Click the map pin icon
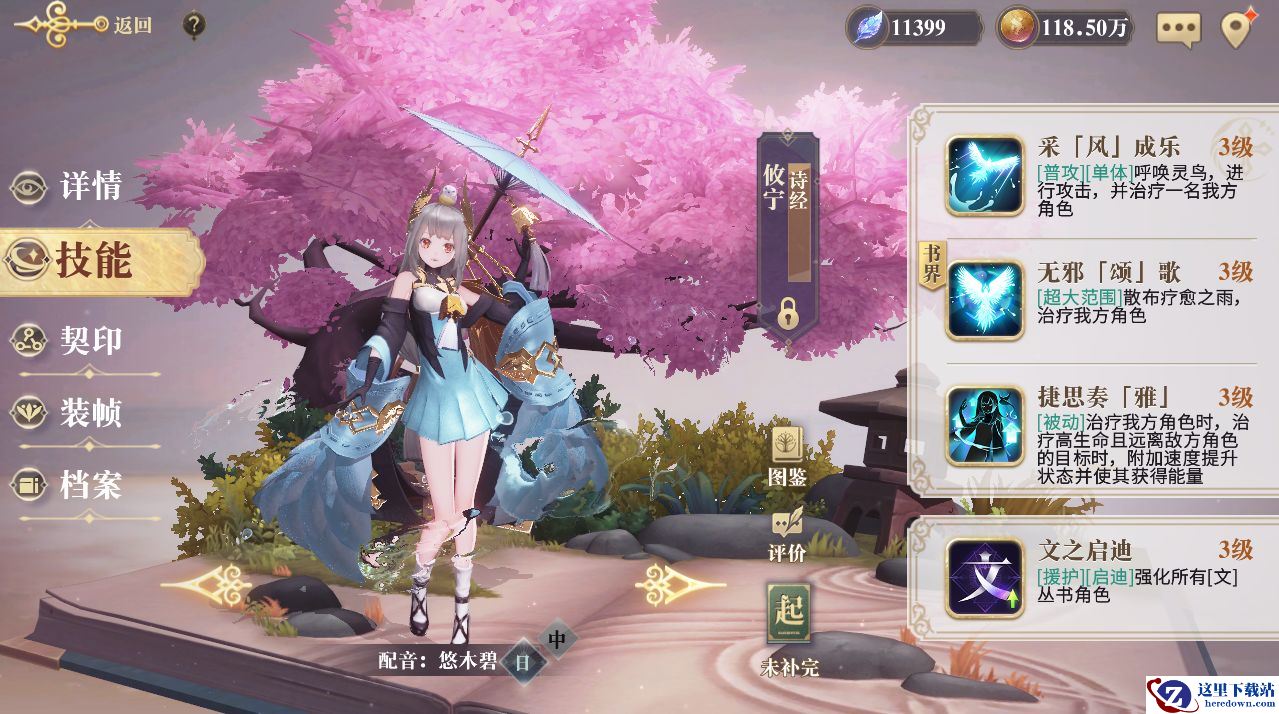This screenshot has width=1279, height=714. point(1238,28)
